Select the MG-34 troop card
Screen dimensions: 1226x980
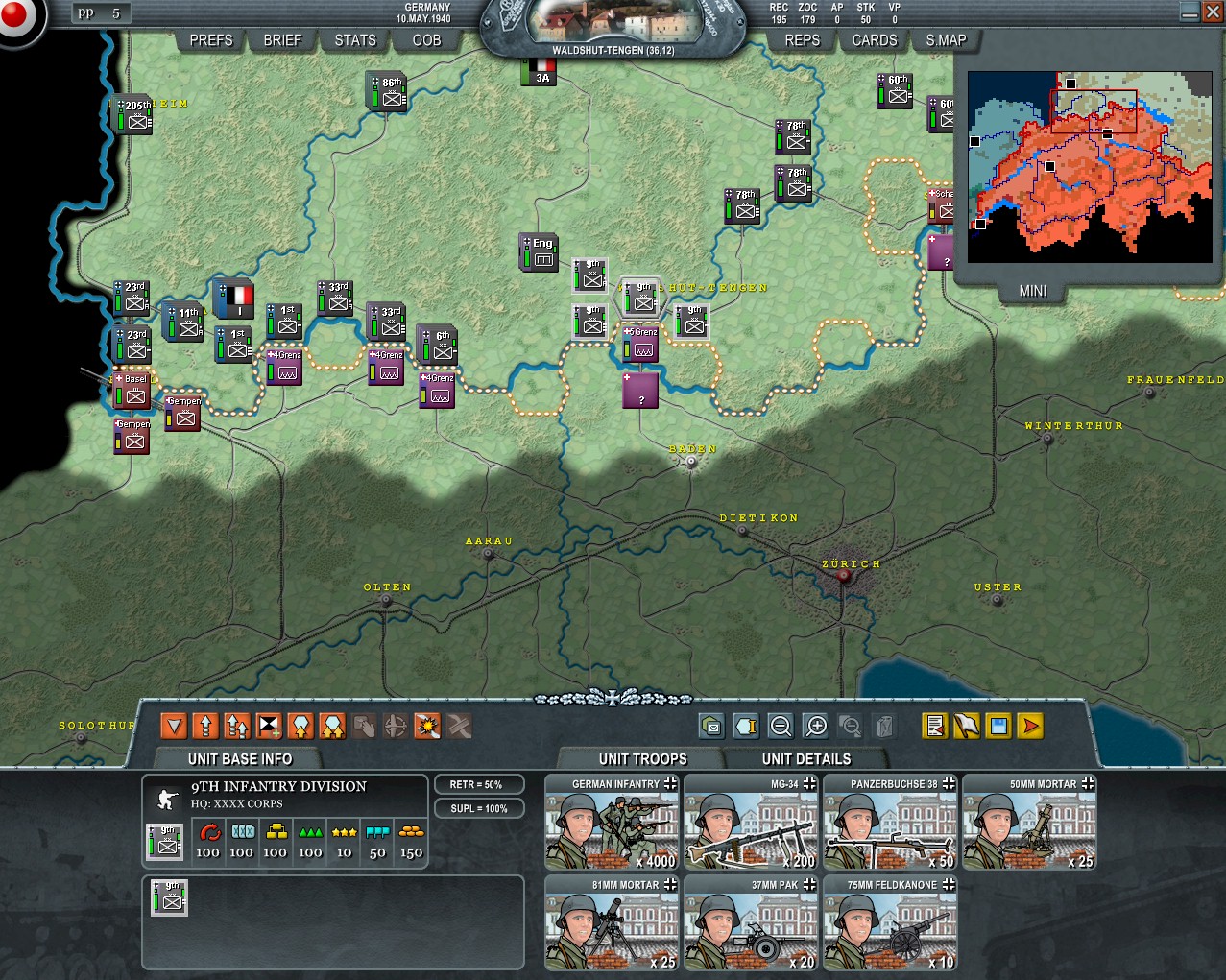click(x=751, y=823)
